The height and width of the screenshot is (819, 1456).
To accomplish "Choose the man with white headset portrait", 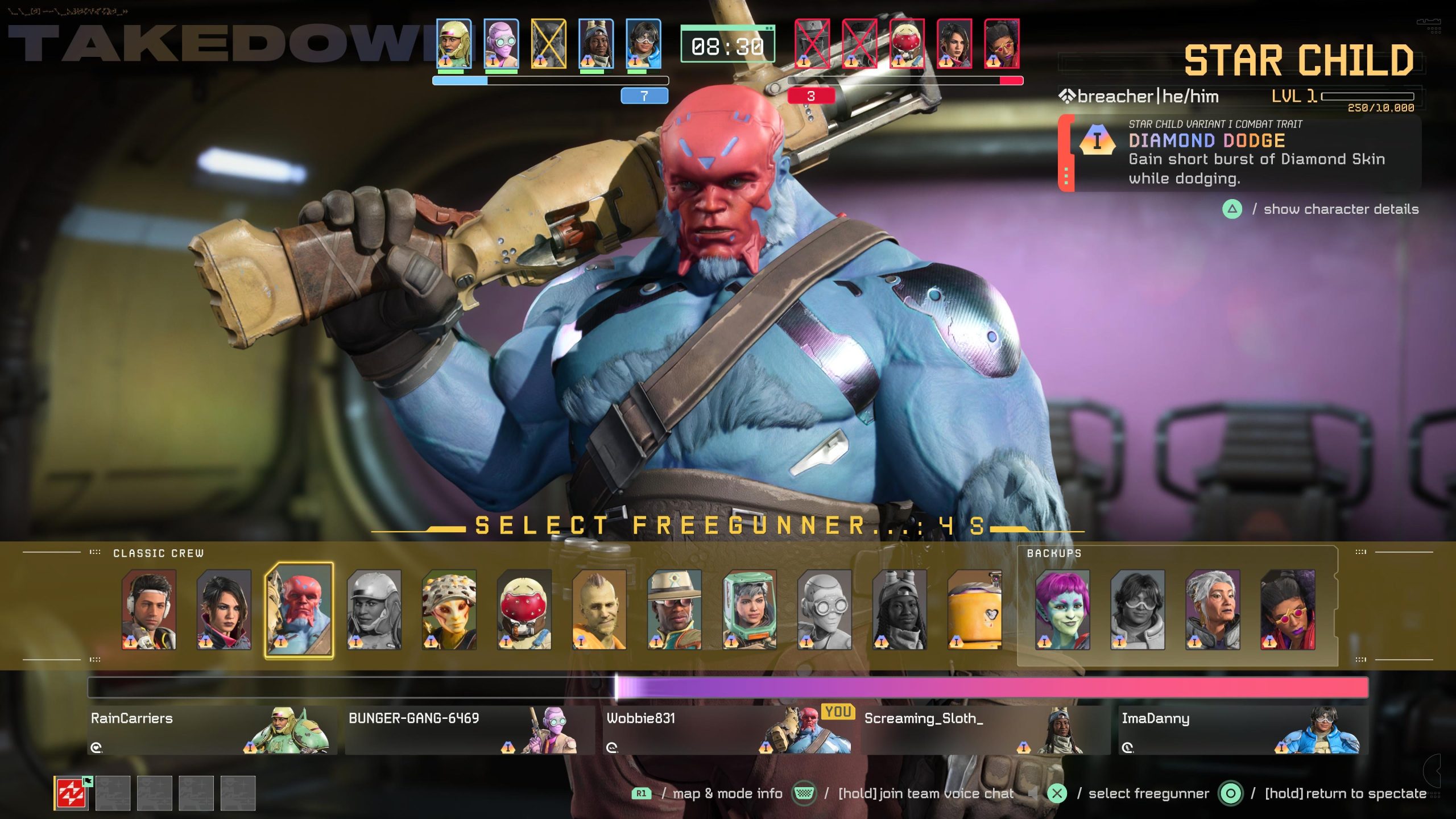I will pyautogui.click(x=149, y=610).
